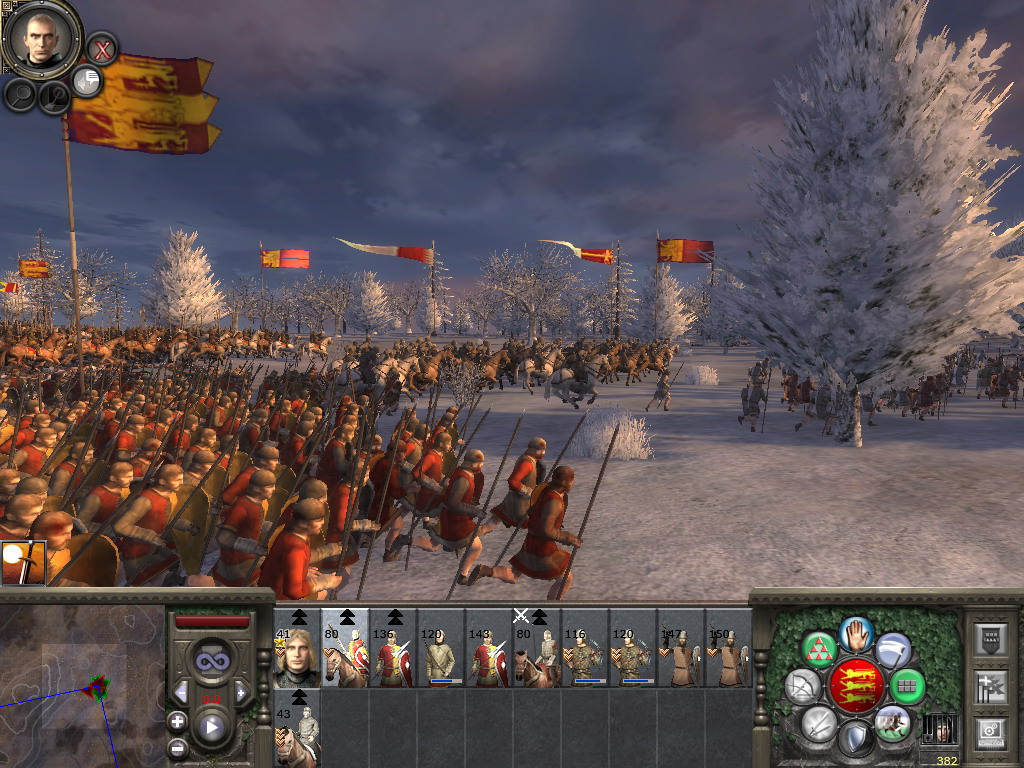Click the play button for game speed
1024x768 pixels.
click(211, 727)
